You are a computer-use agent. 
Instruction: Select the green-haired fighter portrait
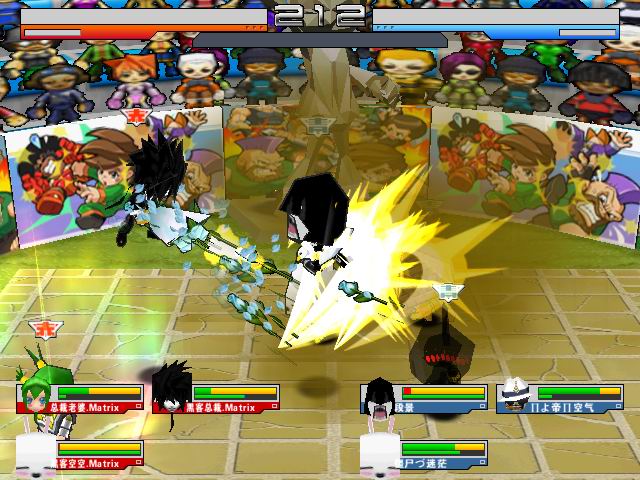coord(38,393)
